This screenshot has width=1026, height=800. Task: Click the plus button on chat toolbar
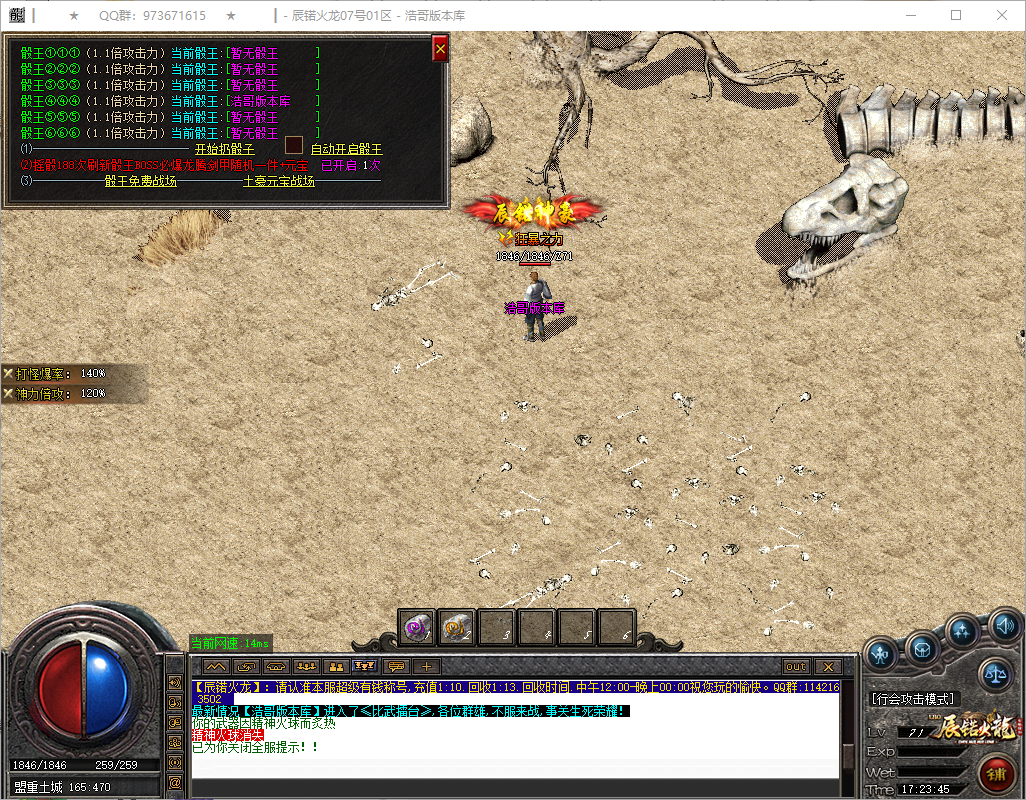[426, 667]
